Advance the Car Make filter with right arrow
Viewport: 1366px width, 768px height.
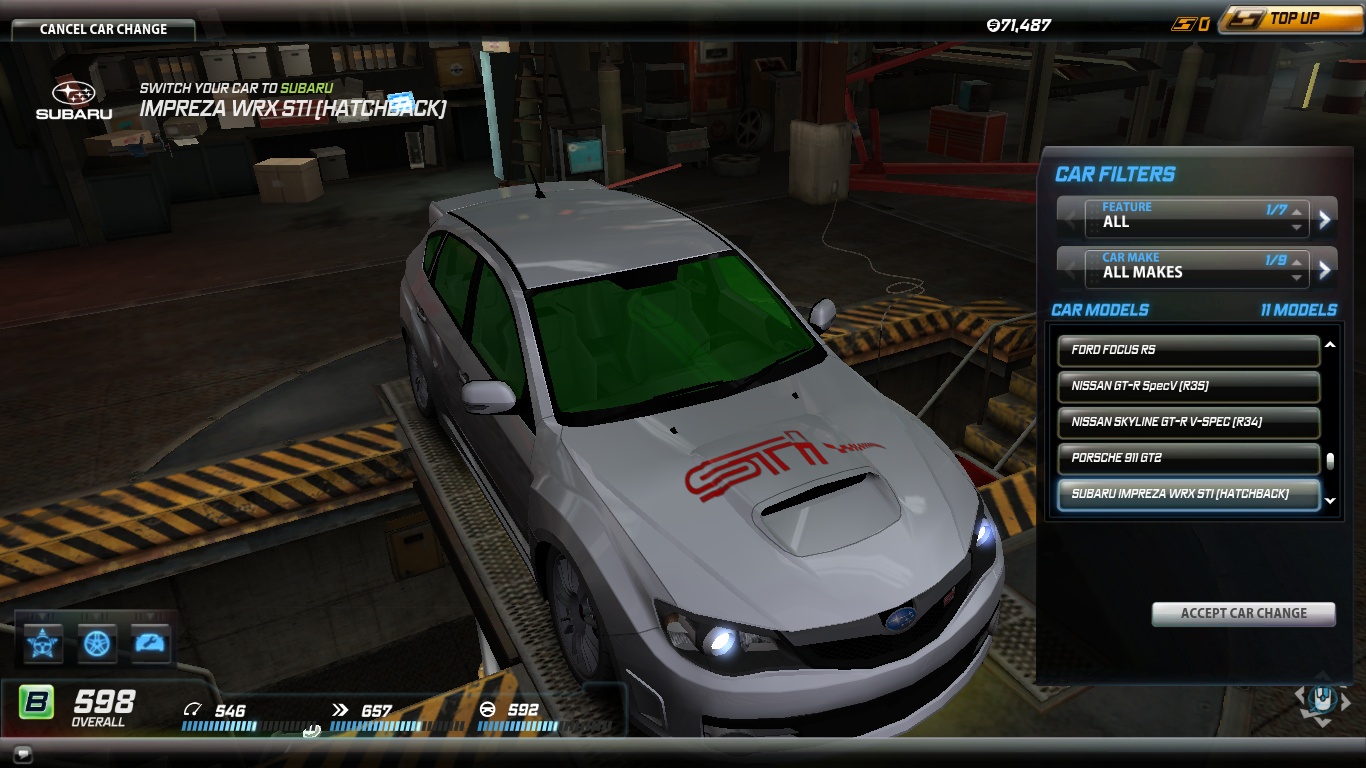point(1325,269)
